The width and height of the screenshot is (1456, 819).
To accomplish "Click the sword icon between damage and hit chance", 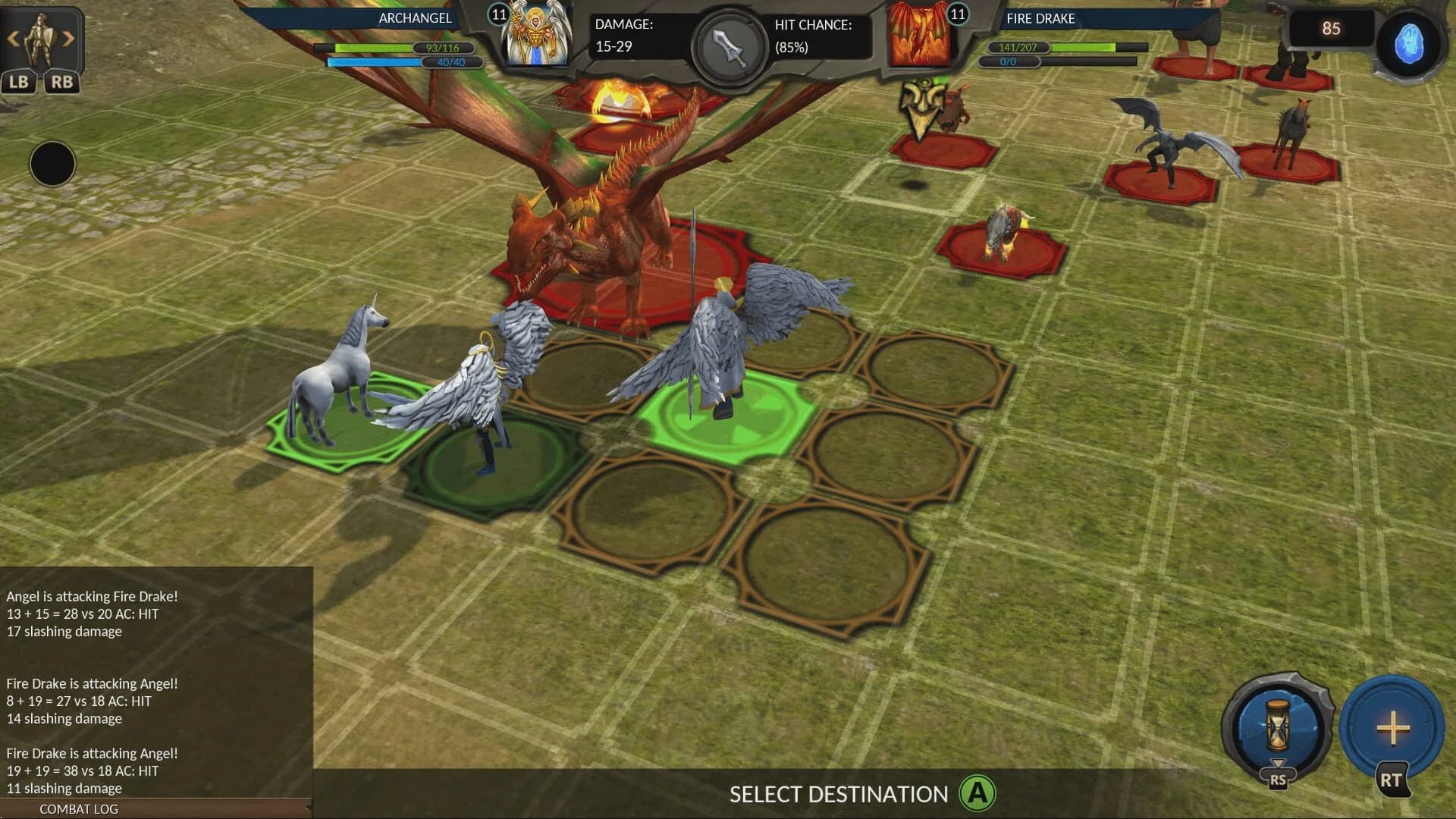I will pyautogui.click(x=727, y=45).
